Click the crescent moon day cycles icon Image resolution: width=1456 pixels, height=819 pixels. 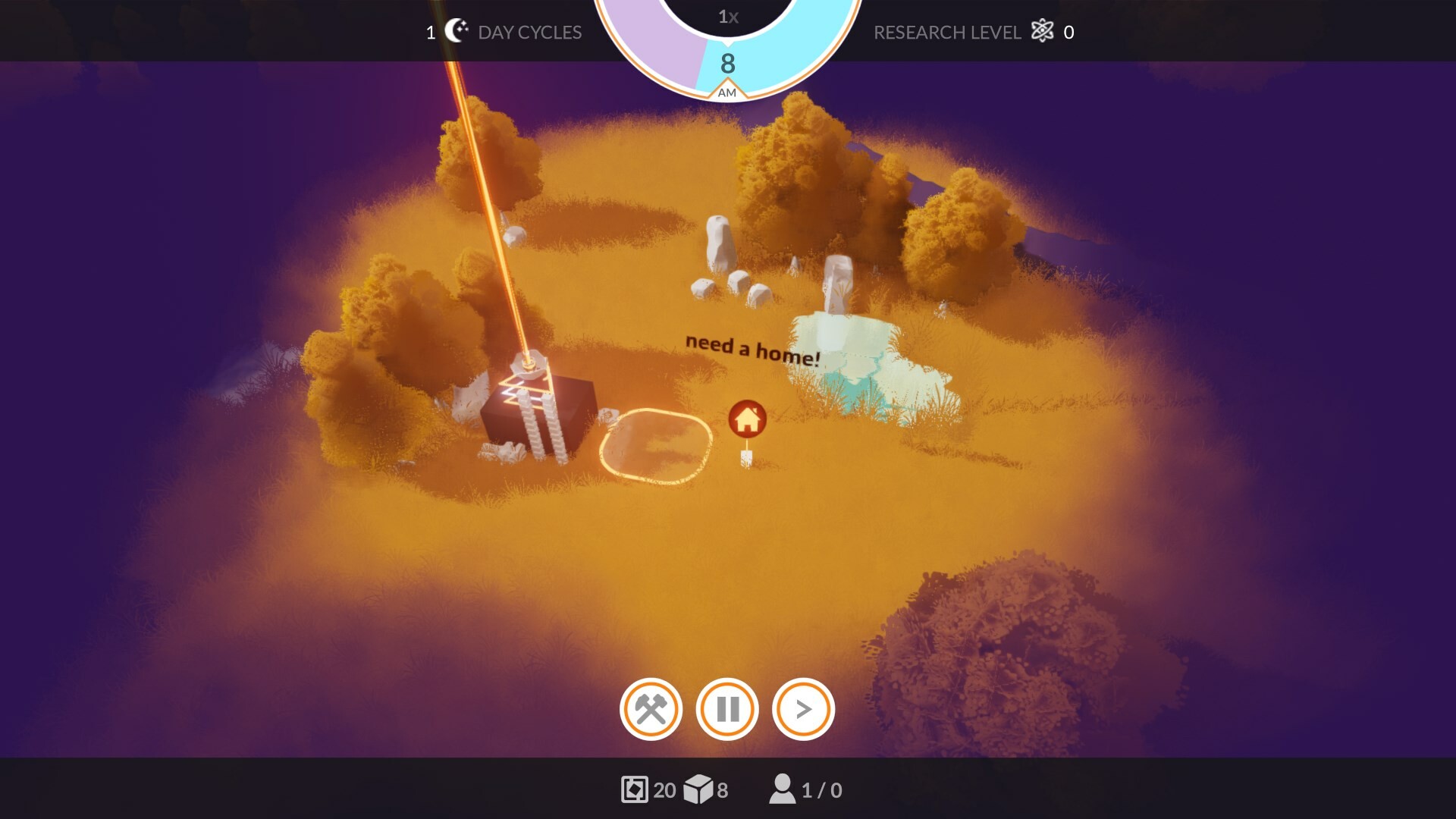click(458, 30)
